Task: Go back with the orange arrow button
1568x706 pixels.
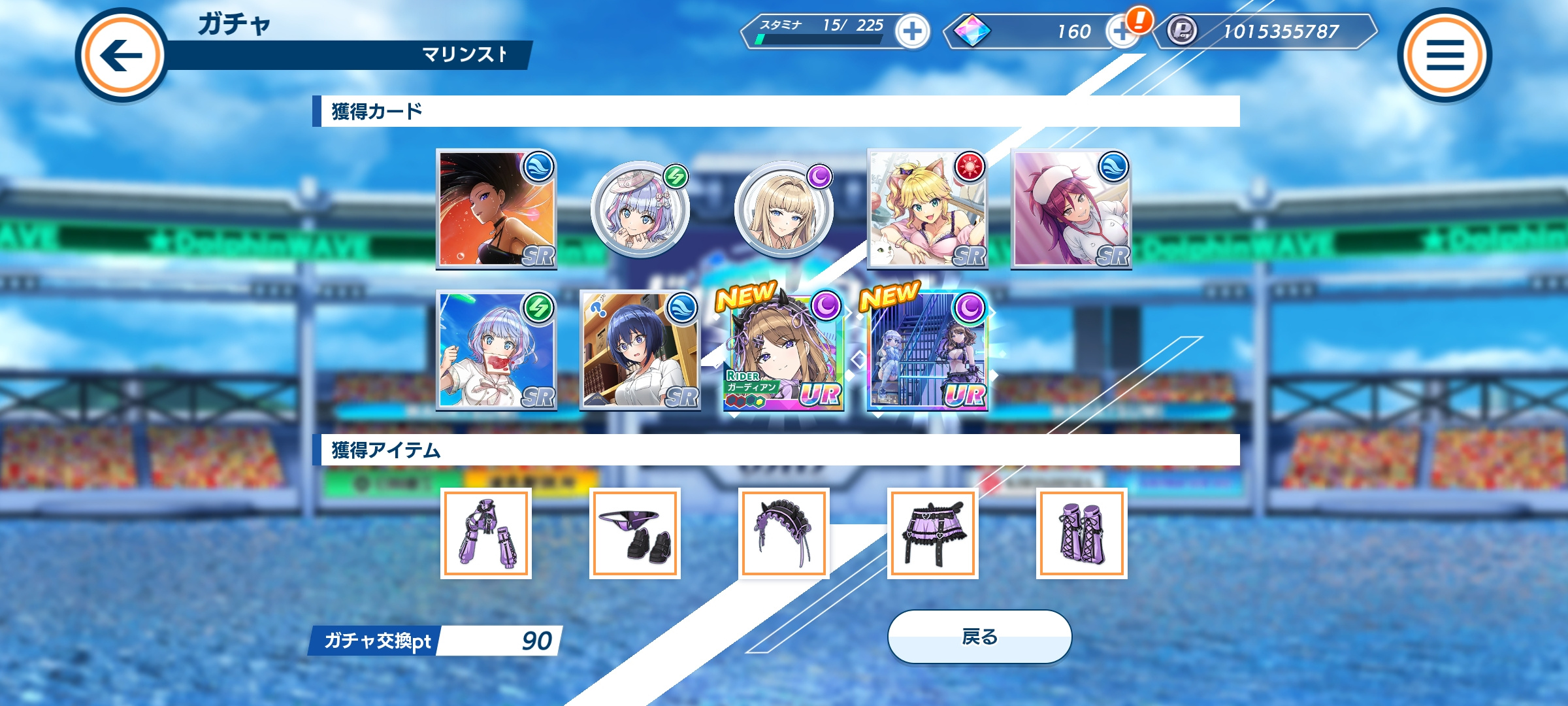Action: (x=122, y=55)
